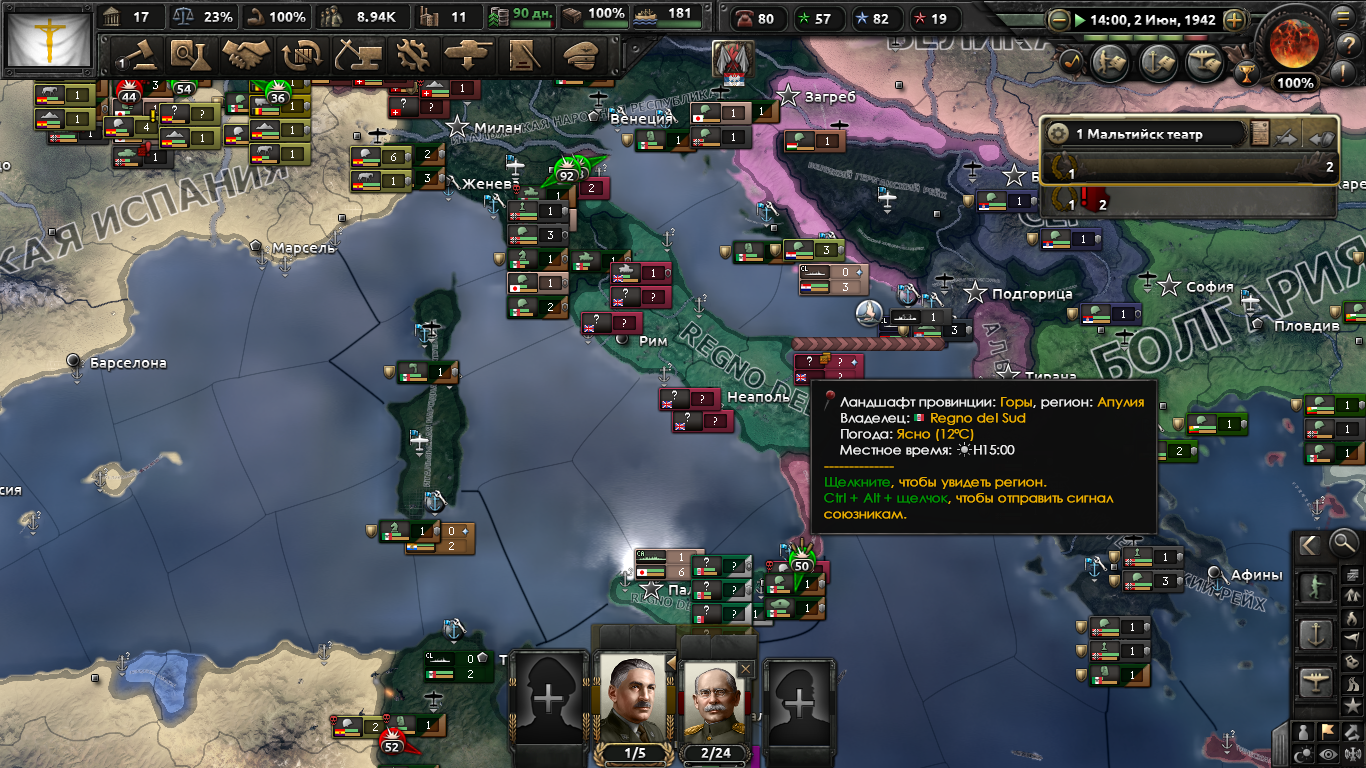
Task: Open the province search magnifier tool
Action: tap(1342, 543)
